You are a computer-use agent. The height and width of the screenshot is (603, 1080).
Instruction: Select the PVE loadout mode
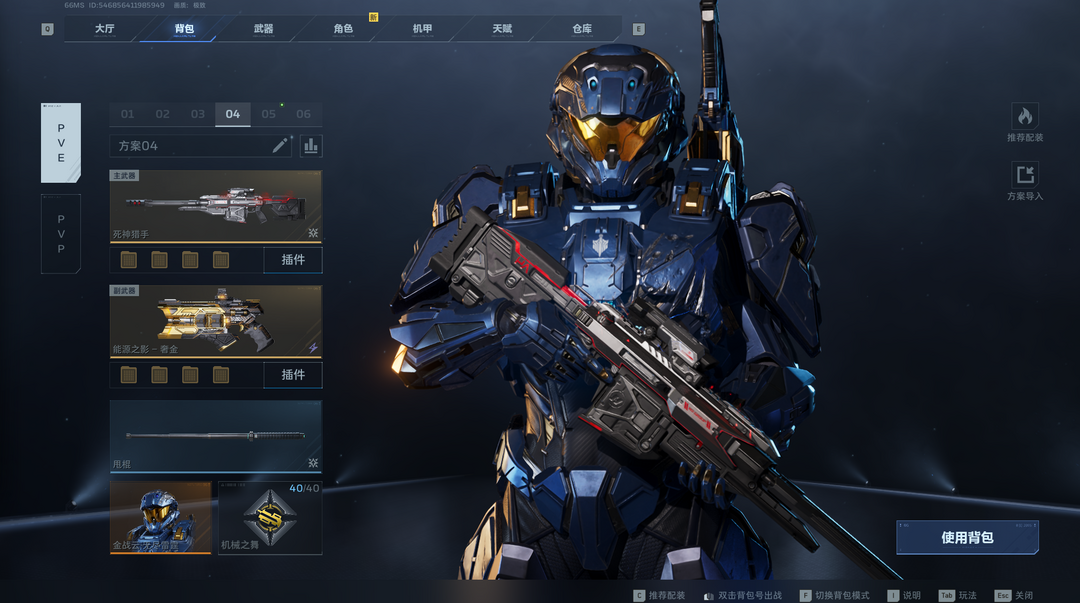point(60,143)
